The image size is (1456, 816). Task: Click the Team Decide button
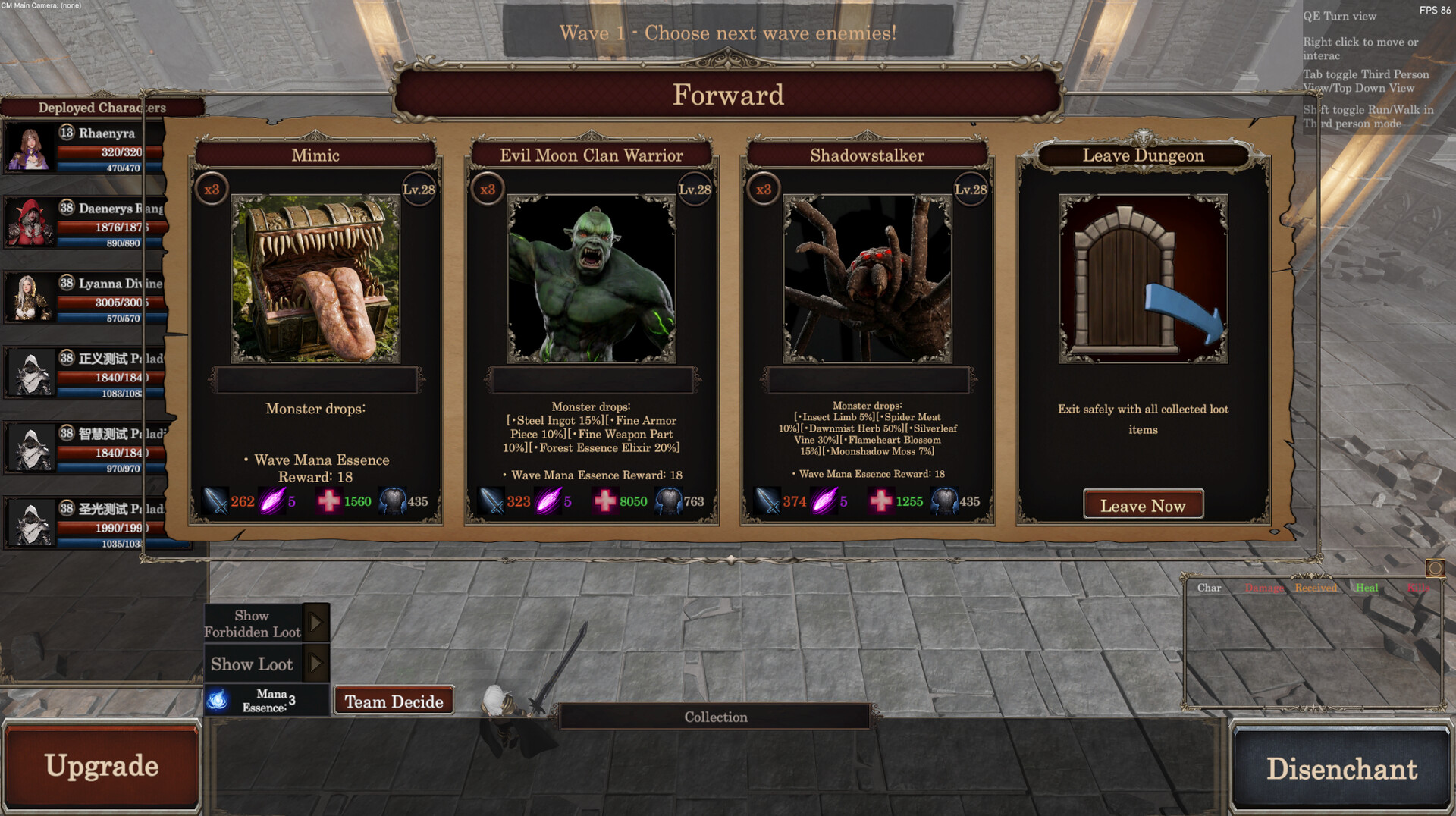(394, 701)
